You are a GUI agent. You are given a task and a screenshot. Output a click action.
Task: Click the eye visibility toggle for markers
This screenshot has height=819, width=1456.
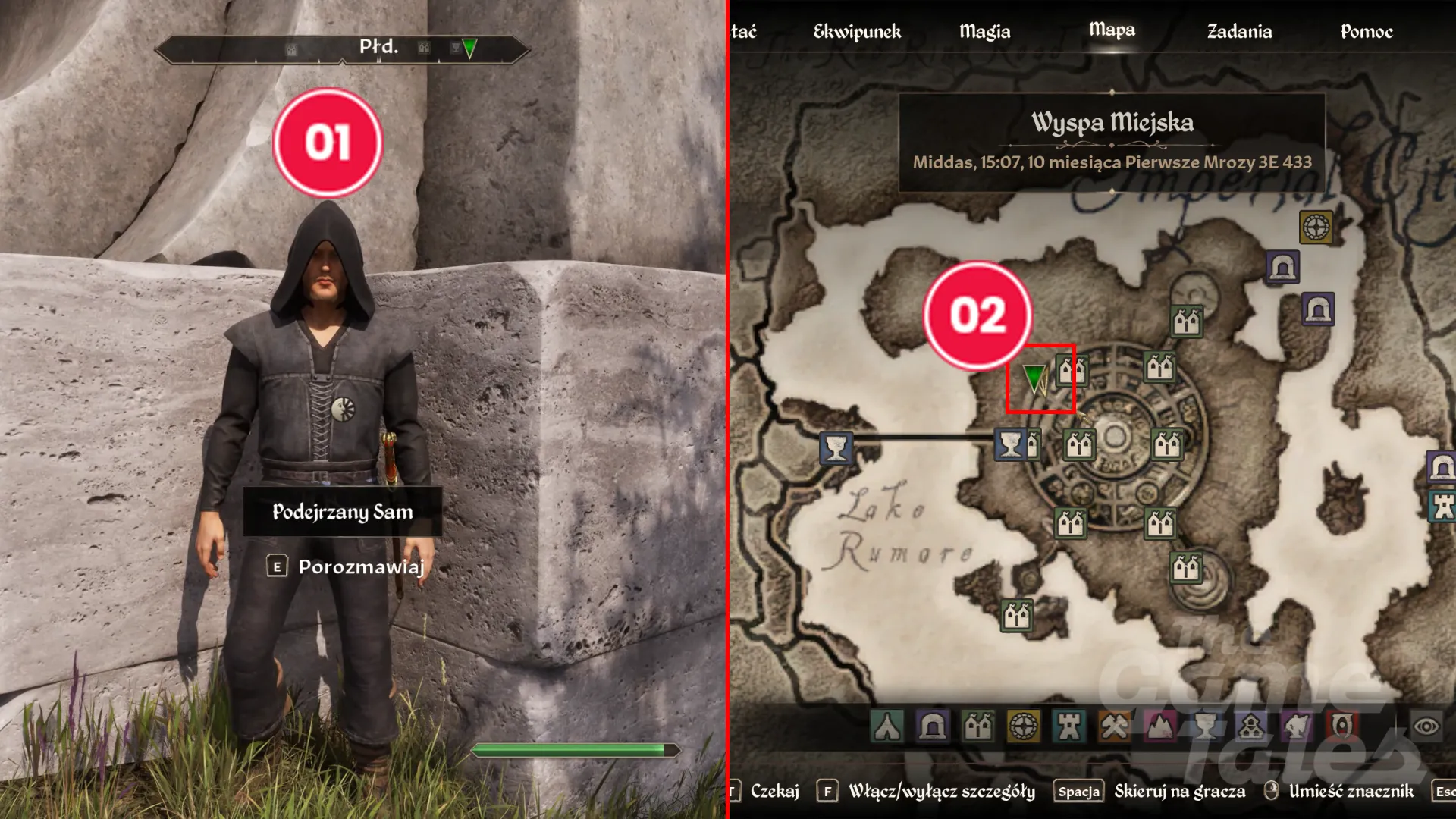point(1426,726)
